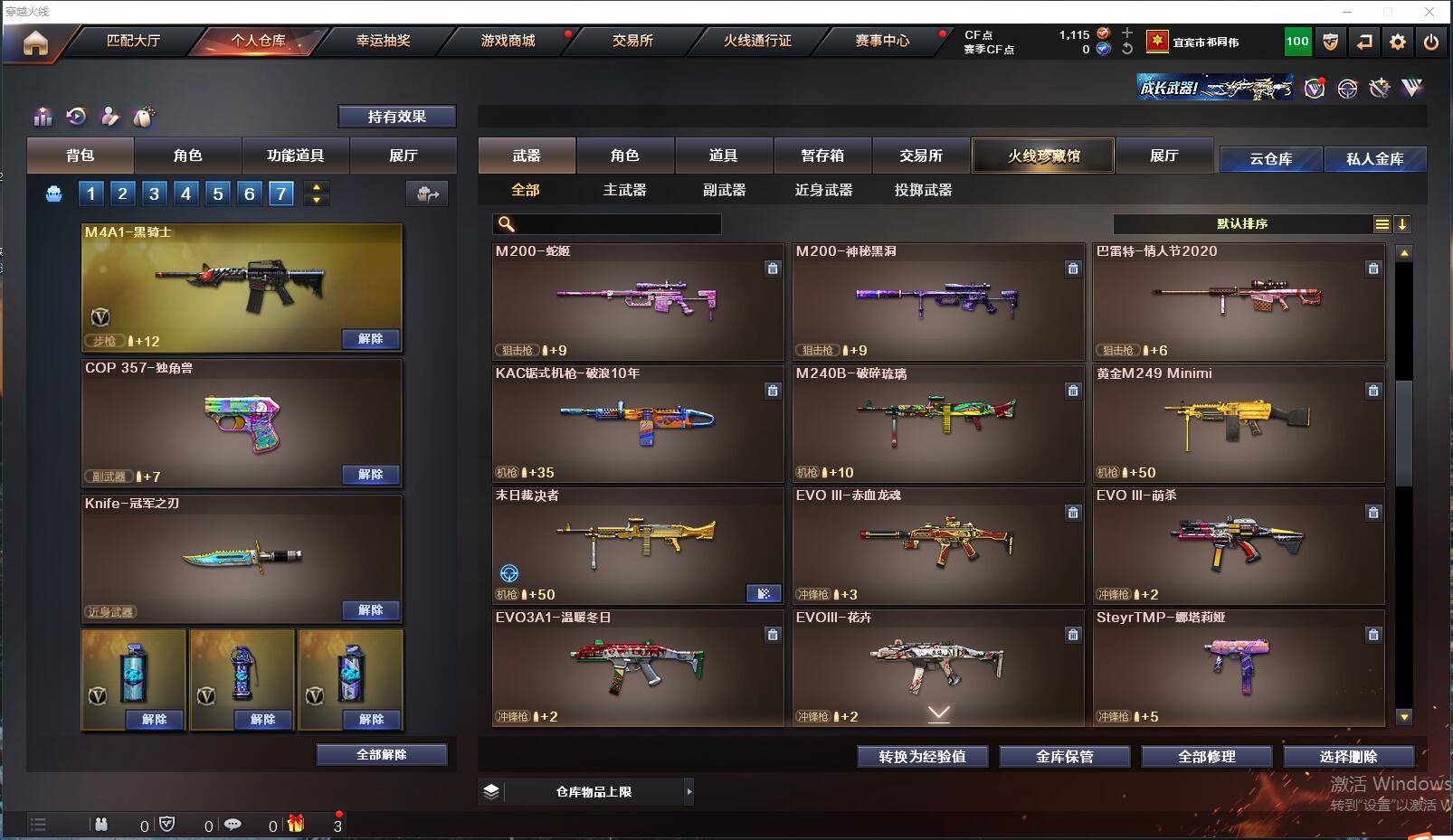Click the CF shield icon next to 100
The width and height of the screenshot is (1453, 840).
1330,42
